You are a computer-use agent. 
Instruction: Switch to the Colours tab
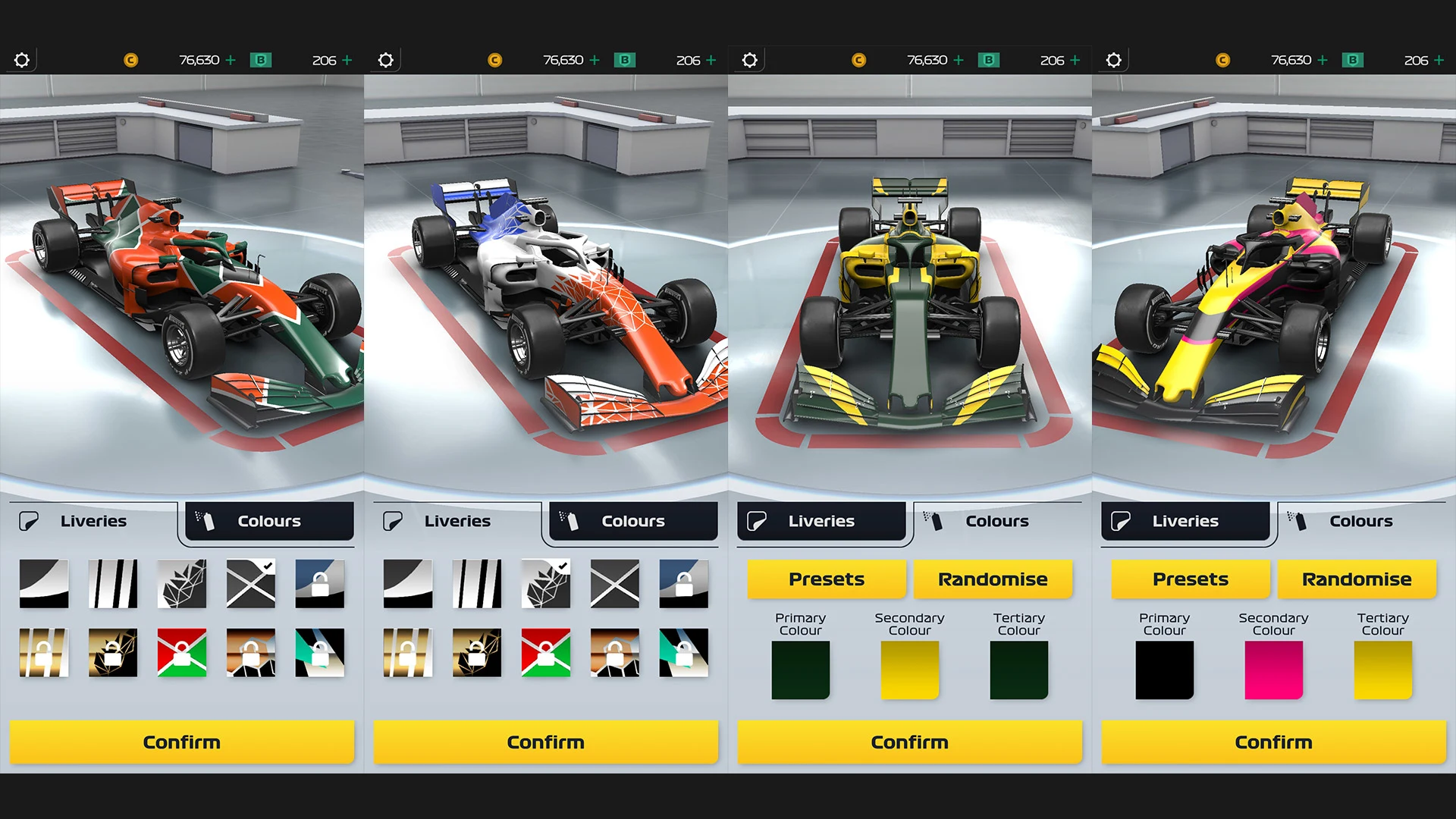tap(268, 521)
